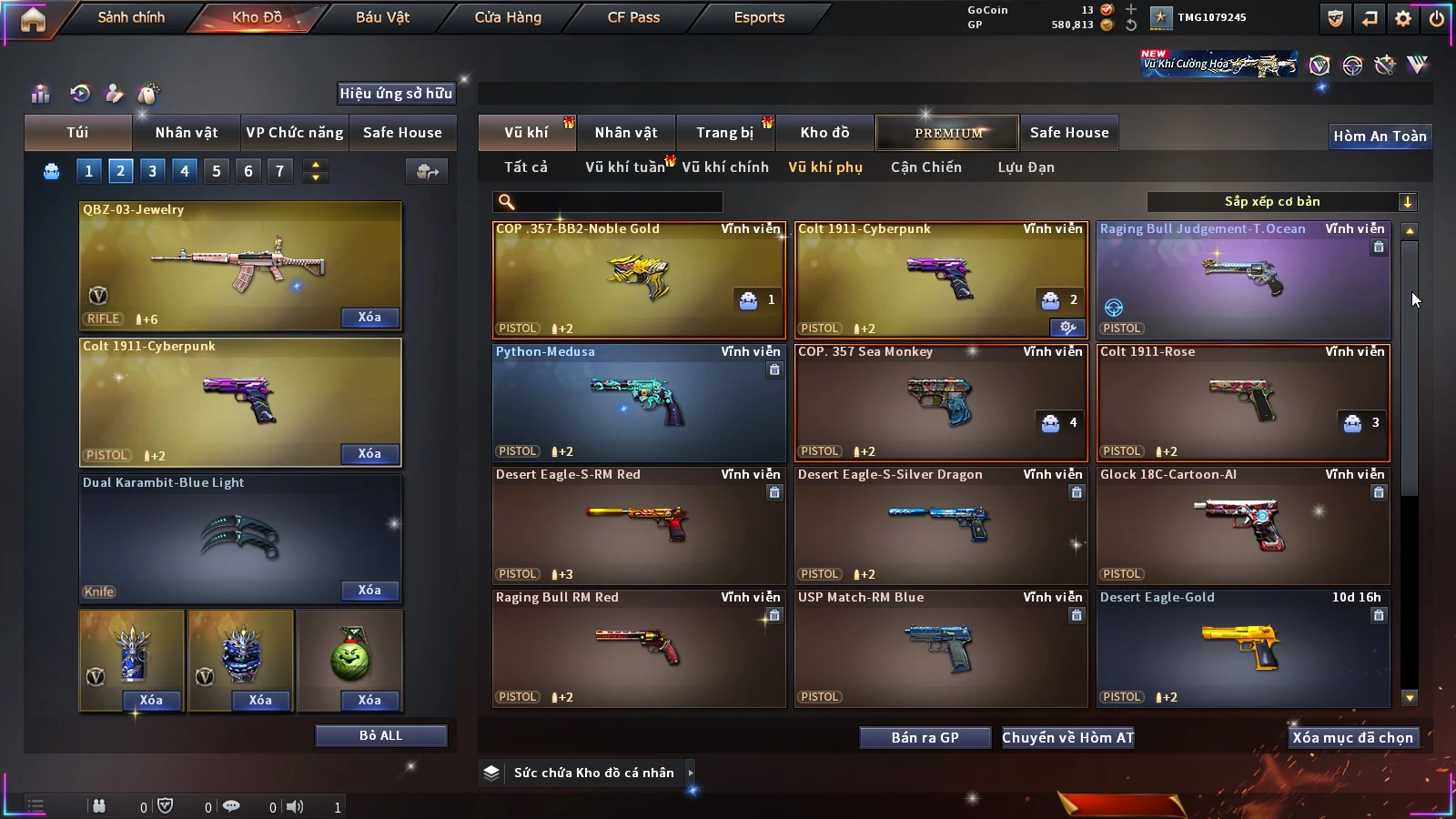Click the Bỏ ALL button
Viewport: 1456px width, 819px height.
pos(380,735)
